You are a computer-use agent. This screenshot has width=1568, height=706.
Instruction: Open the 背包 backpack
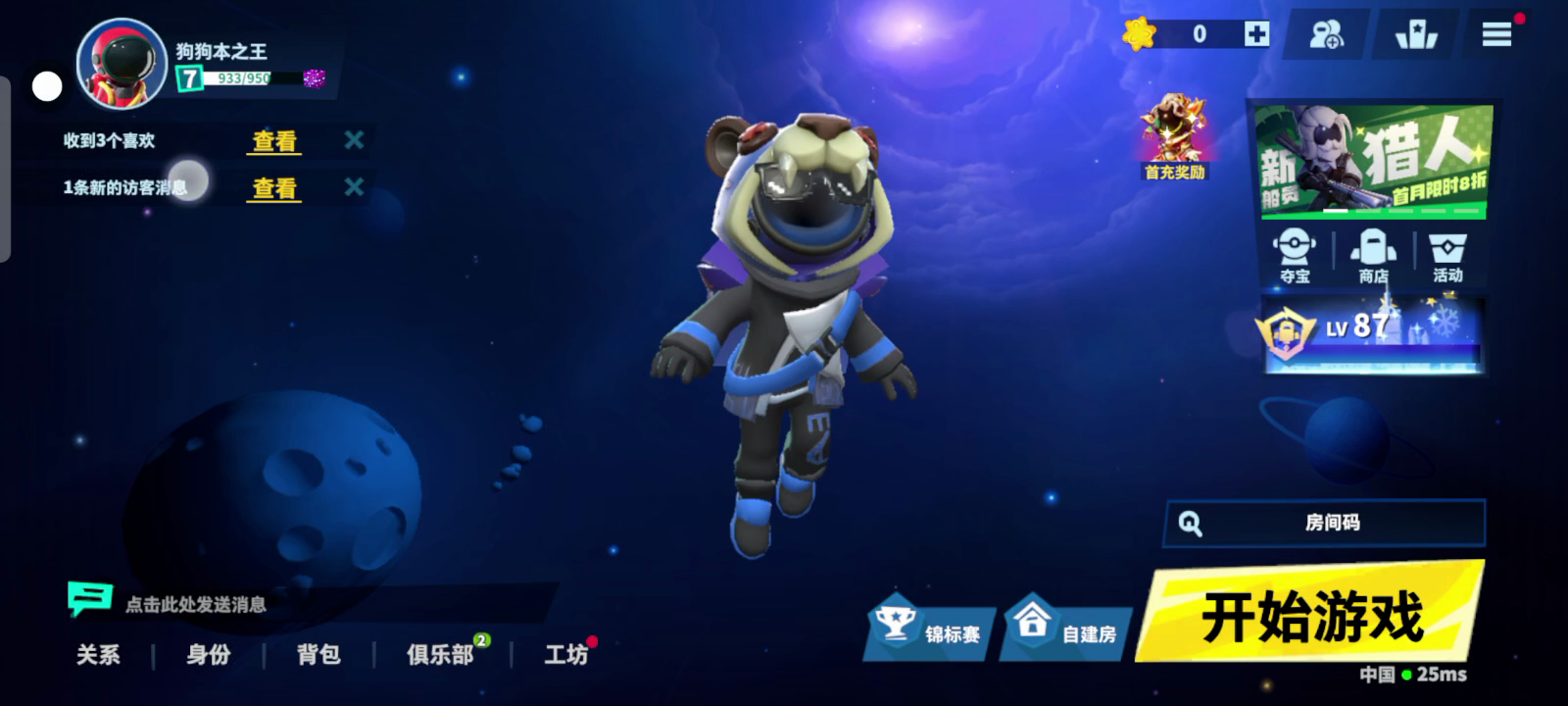coord(318,654)
